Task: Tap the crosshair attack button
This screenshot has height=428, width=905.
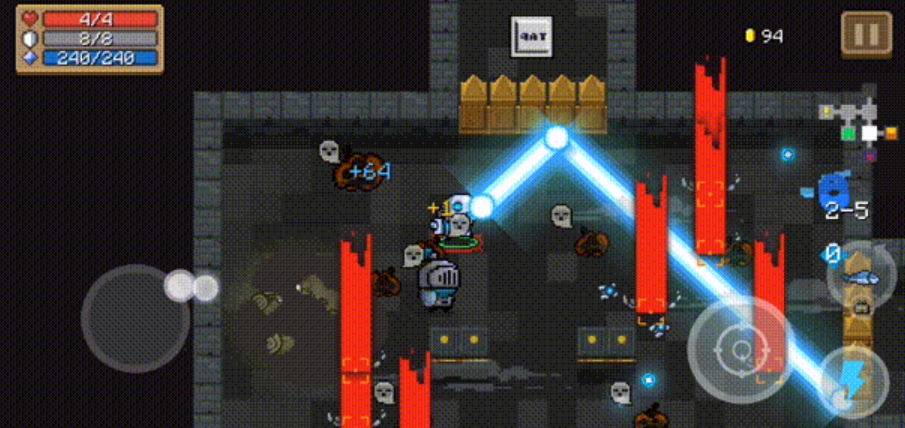Action: coord(741,350)
